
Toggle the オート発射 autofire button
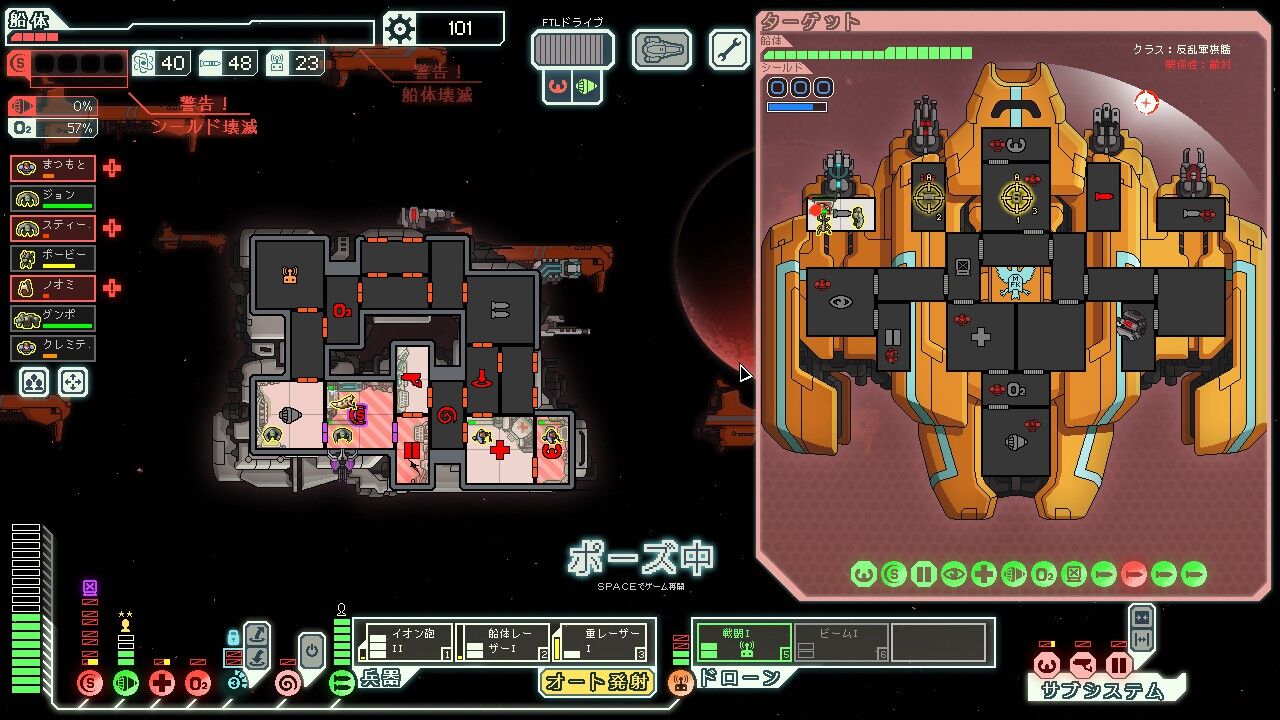click(x=597, y=682)
